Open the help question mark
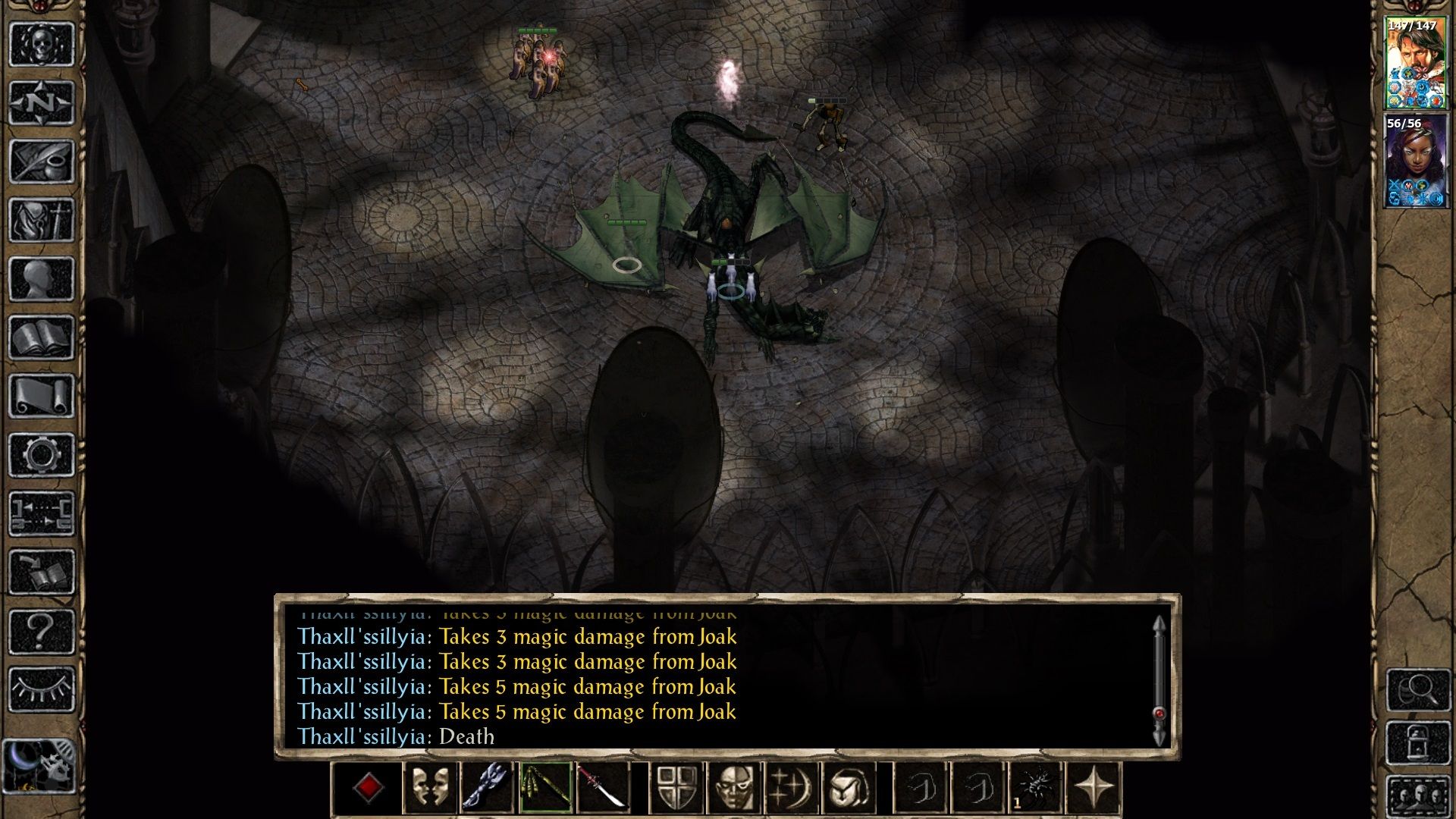Screen dimensions: 1456x819 click(x=41, y=631)
